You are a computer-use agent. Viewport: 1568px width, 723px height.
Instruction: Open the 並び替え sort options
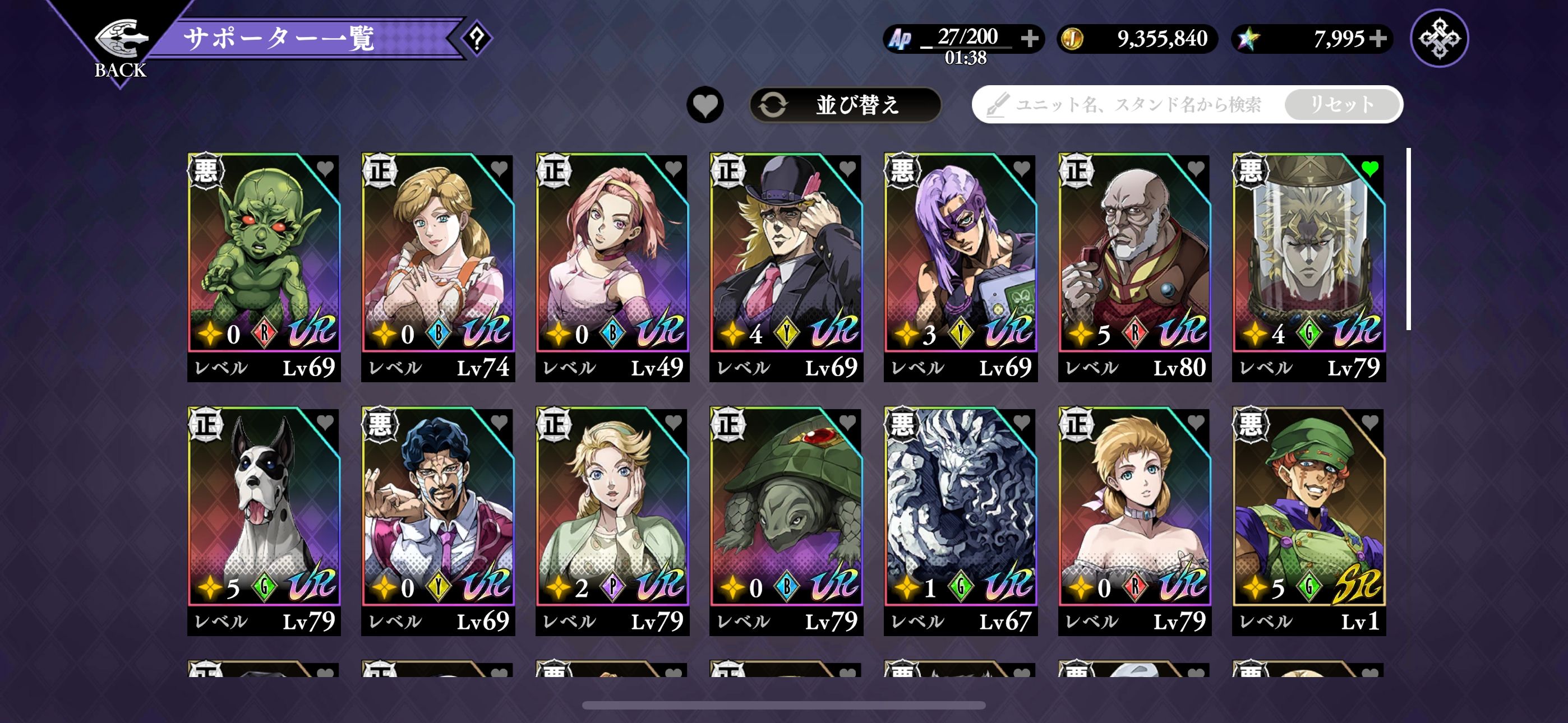coord(845,105)
